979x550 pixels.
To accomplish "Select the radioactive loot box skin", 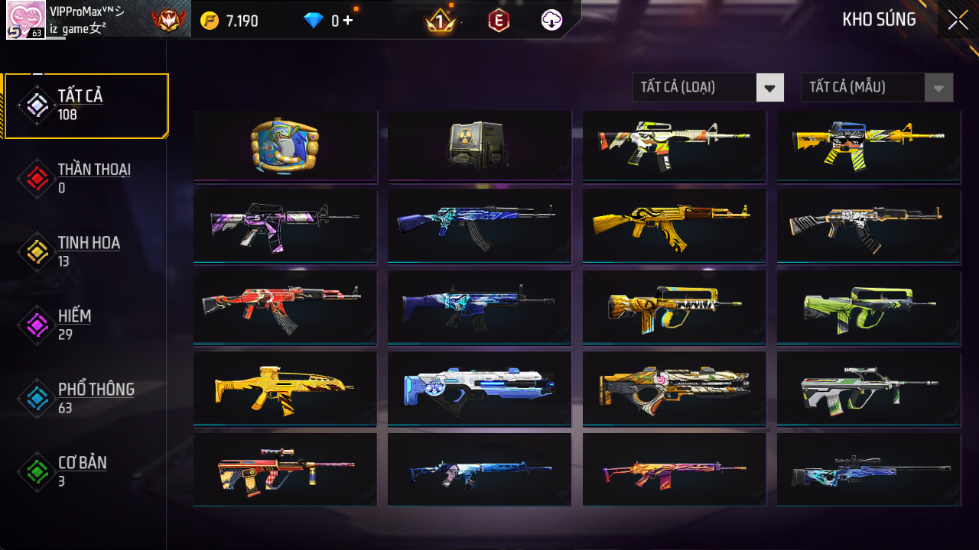I will click(479, 146).
